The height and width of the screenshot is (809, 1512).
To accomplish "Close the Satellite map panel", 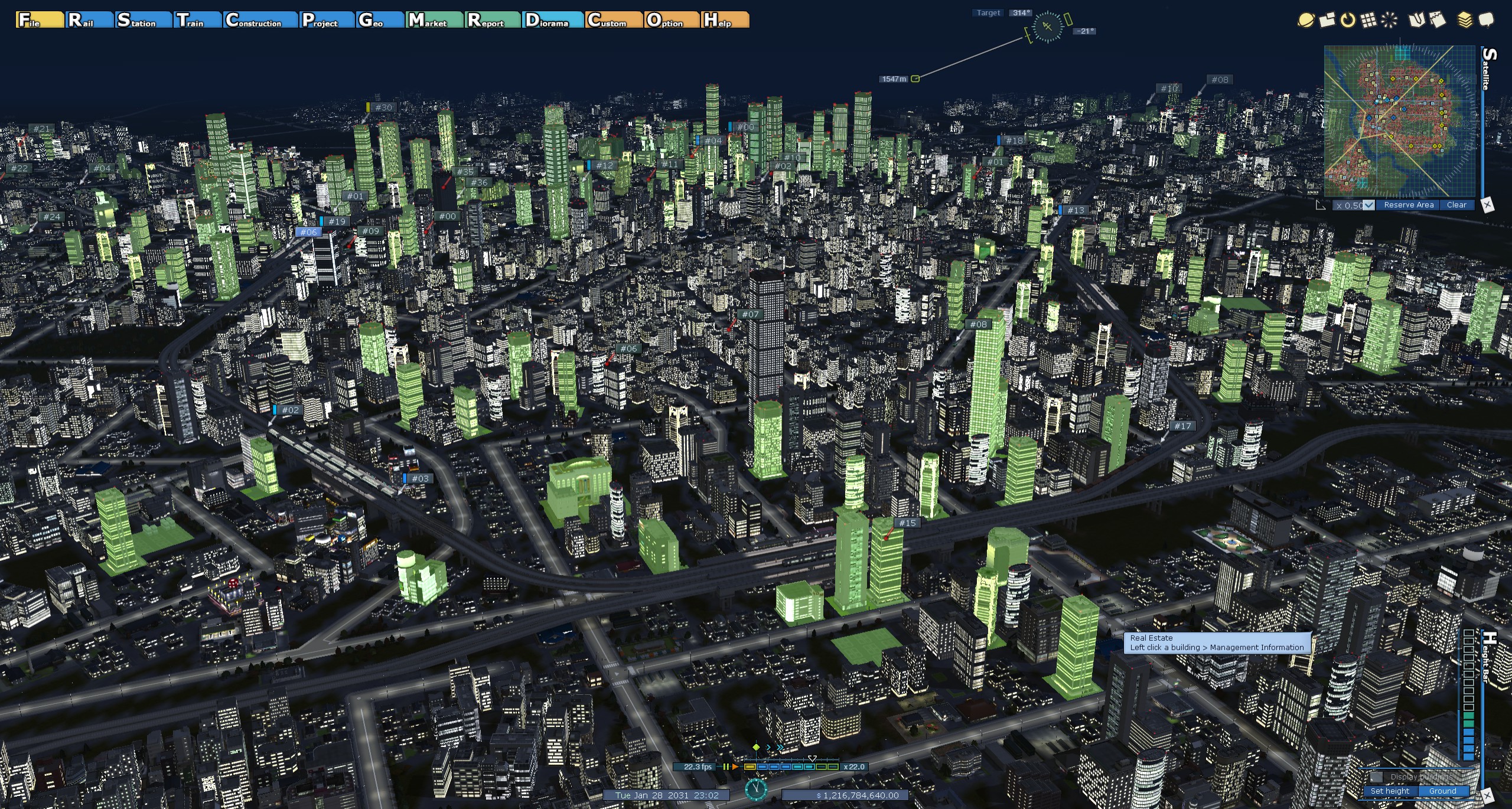I will click(1487, 205).
